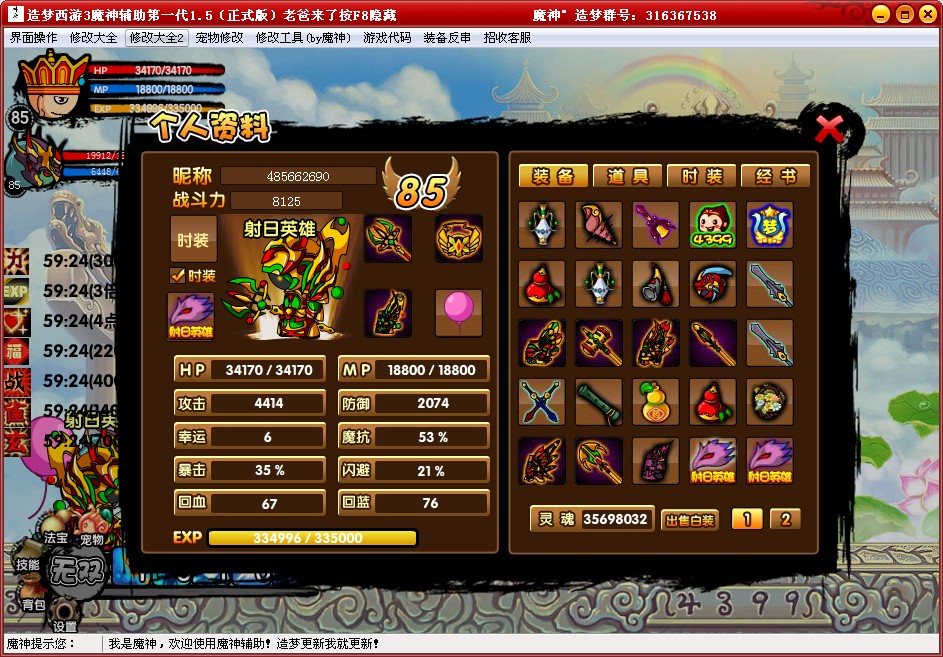Select the 4399 monkey item slot
943x657 pixels.
point(712,226)
